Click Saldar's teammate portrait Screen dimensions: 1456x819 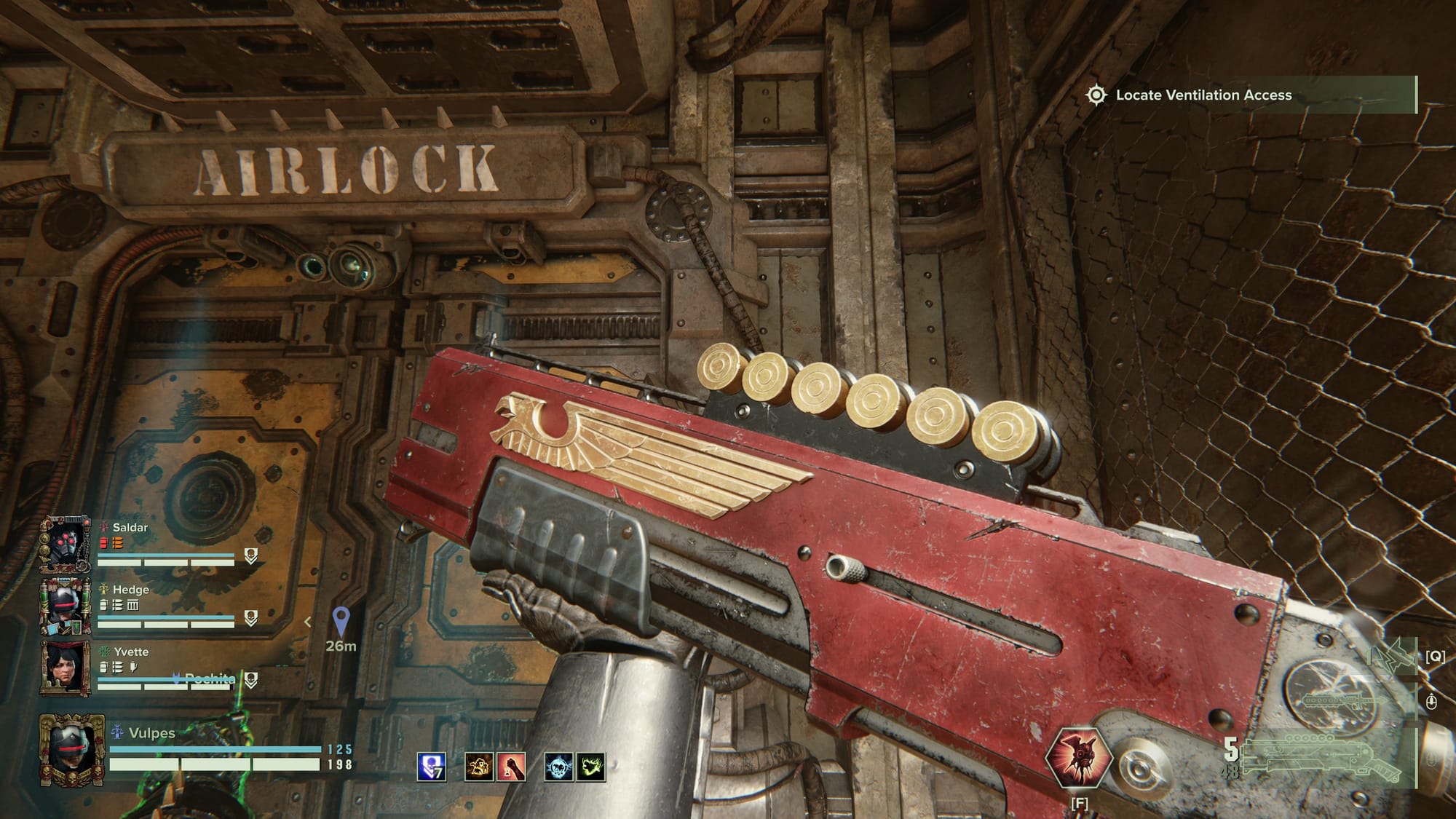pos(66,544)
